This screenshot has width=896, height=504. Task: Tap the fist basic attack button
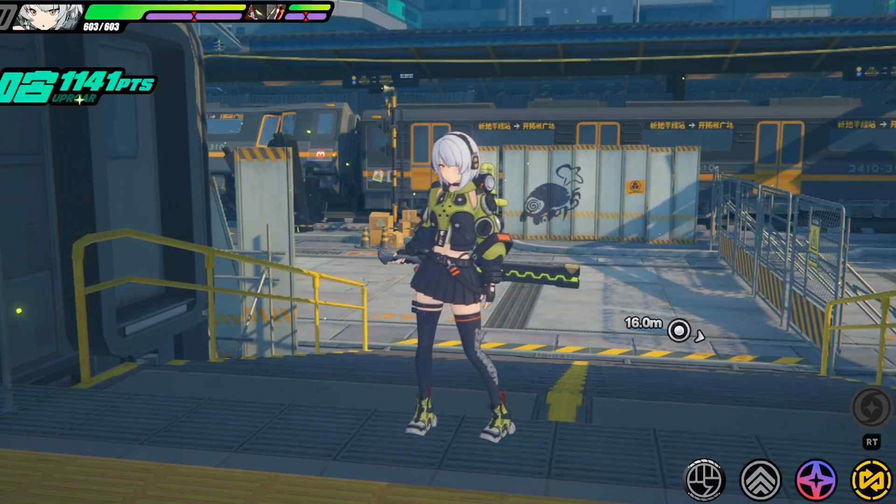704,481
